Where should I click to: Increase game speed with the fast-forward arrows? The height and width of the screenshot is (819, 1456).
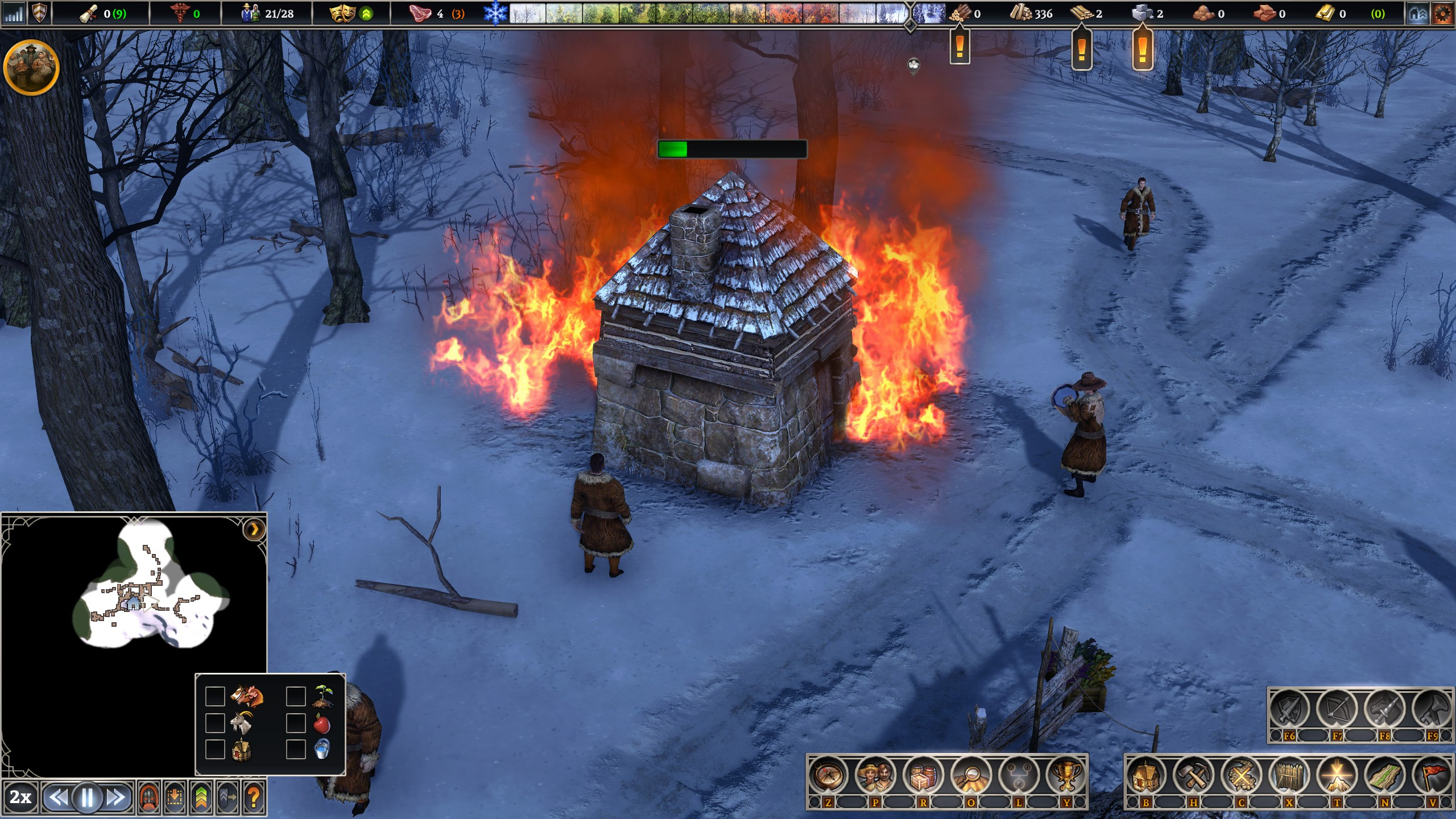(x=116, y=798)
